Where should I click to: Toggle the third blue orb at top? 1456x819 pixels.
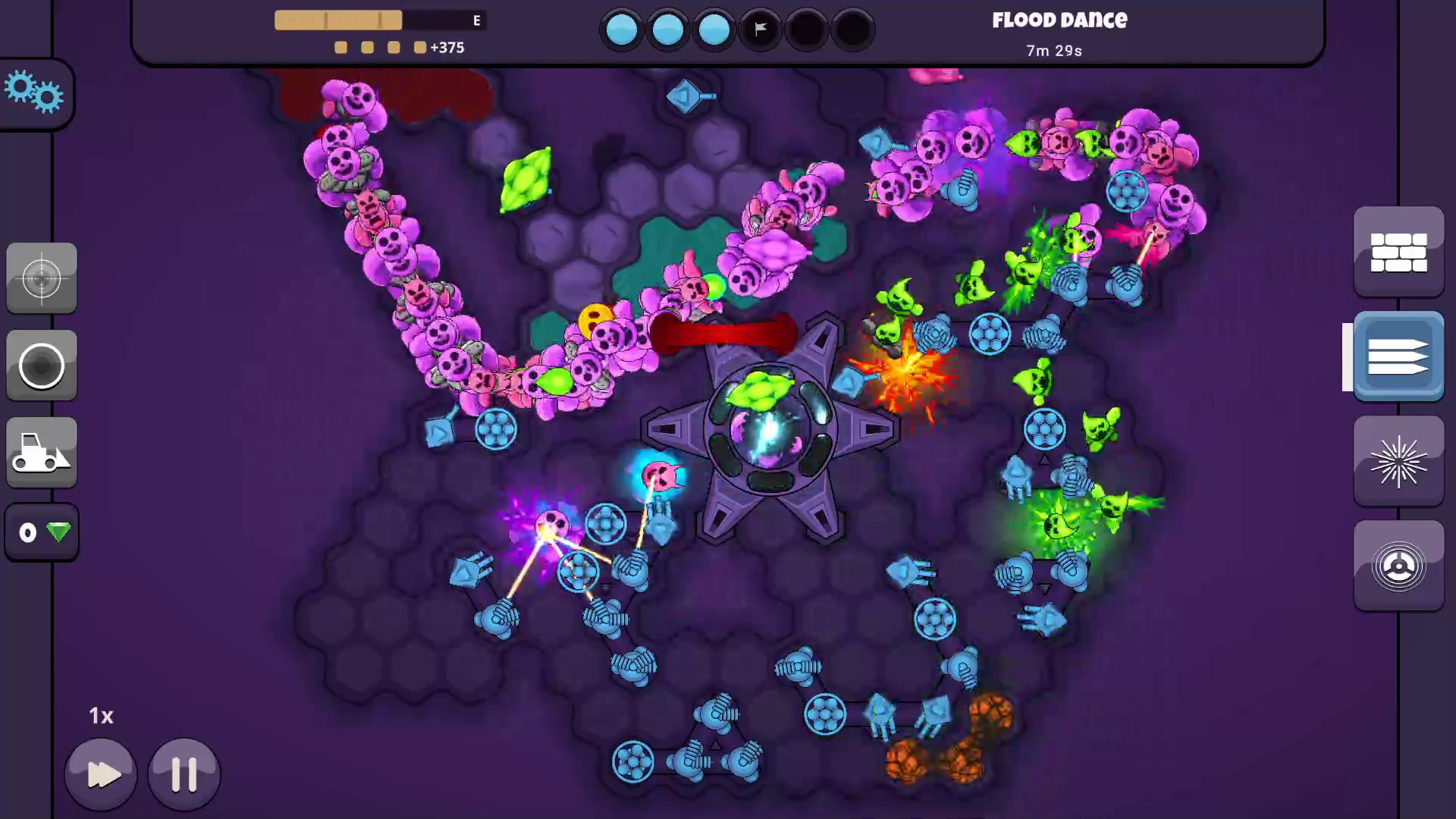tap(714, 29)
